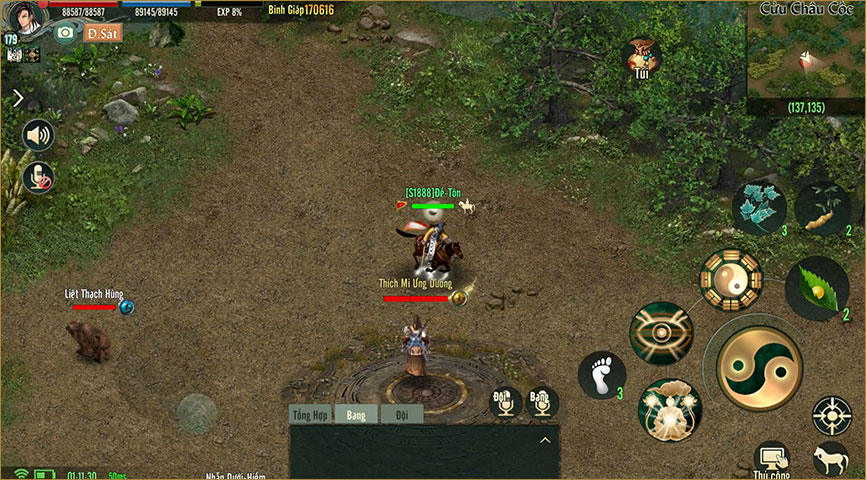Use the blue-green herb item

click(760, 208)
